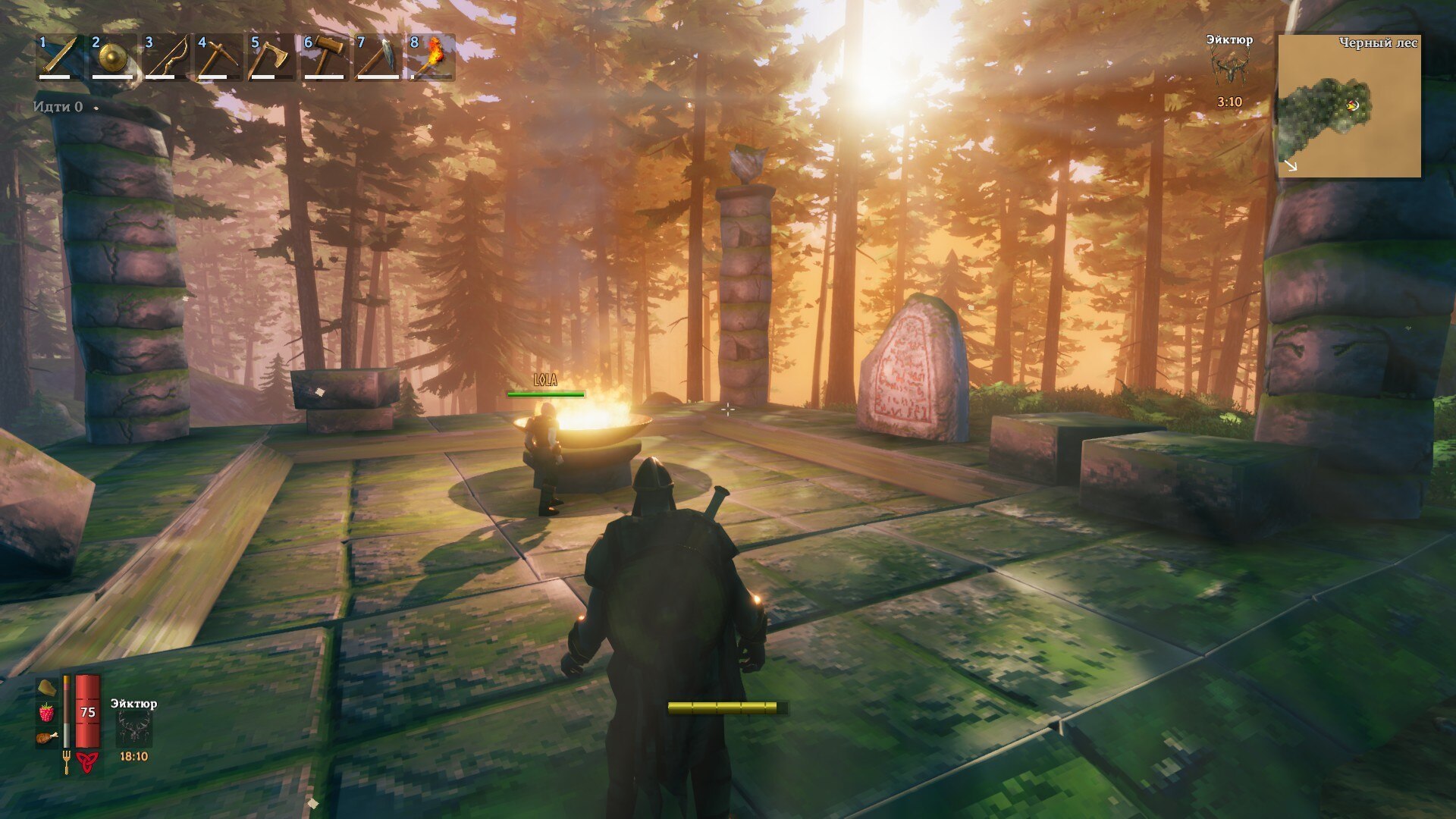This screenshot has height=819, width=1456.
Task: Select the stone-bladed tool in slot 7
Action: [379, 57]
